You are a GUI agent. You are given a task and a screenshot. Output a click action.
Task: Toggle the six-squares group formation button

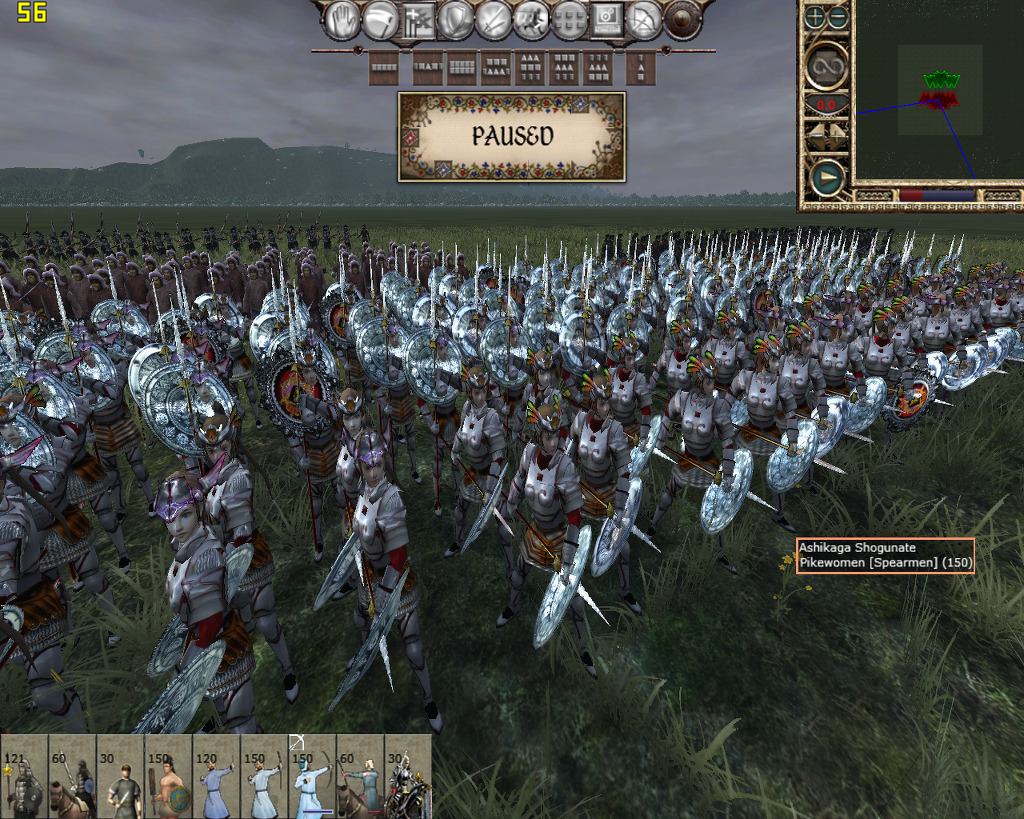pyautogui.click(x=569, y=20)
